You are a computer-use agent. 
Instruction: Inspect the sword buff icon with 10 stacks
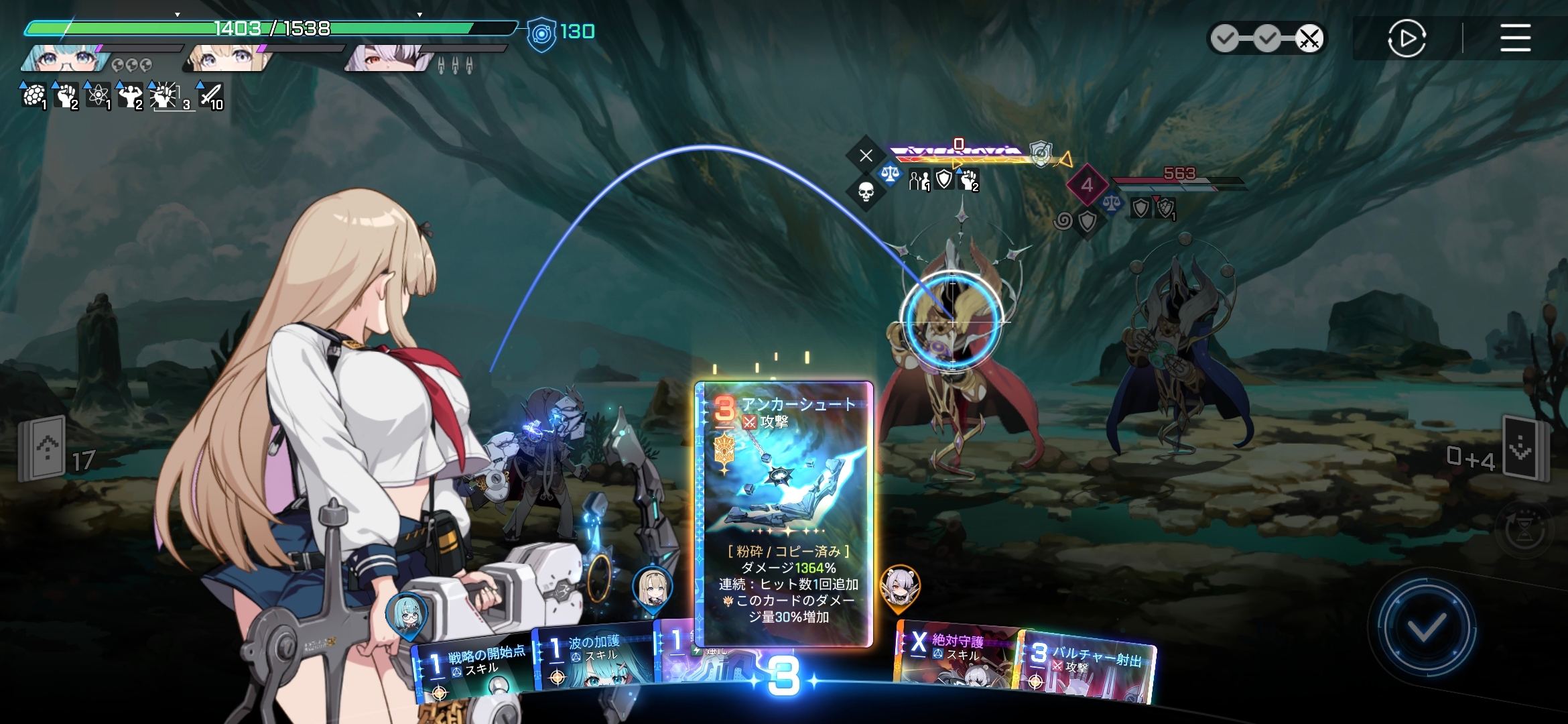[211, 97]
